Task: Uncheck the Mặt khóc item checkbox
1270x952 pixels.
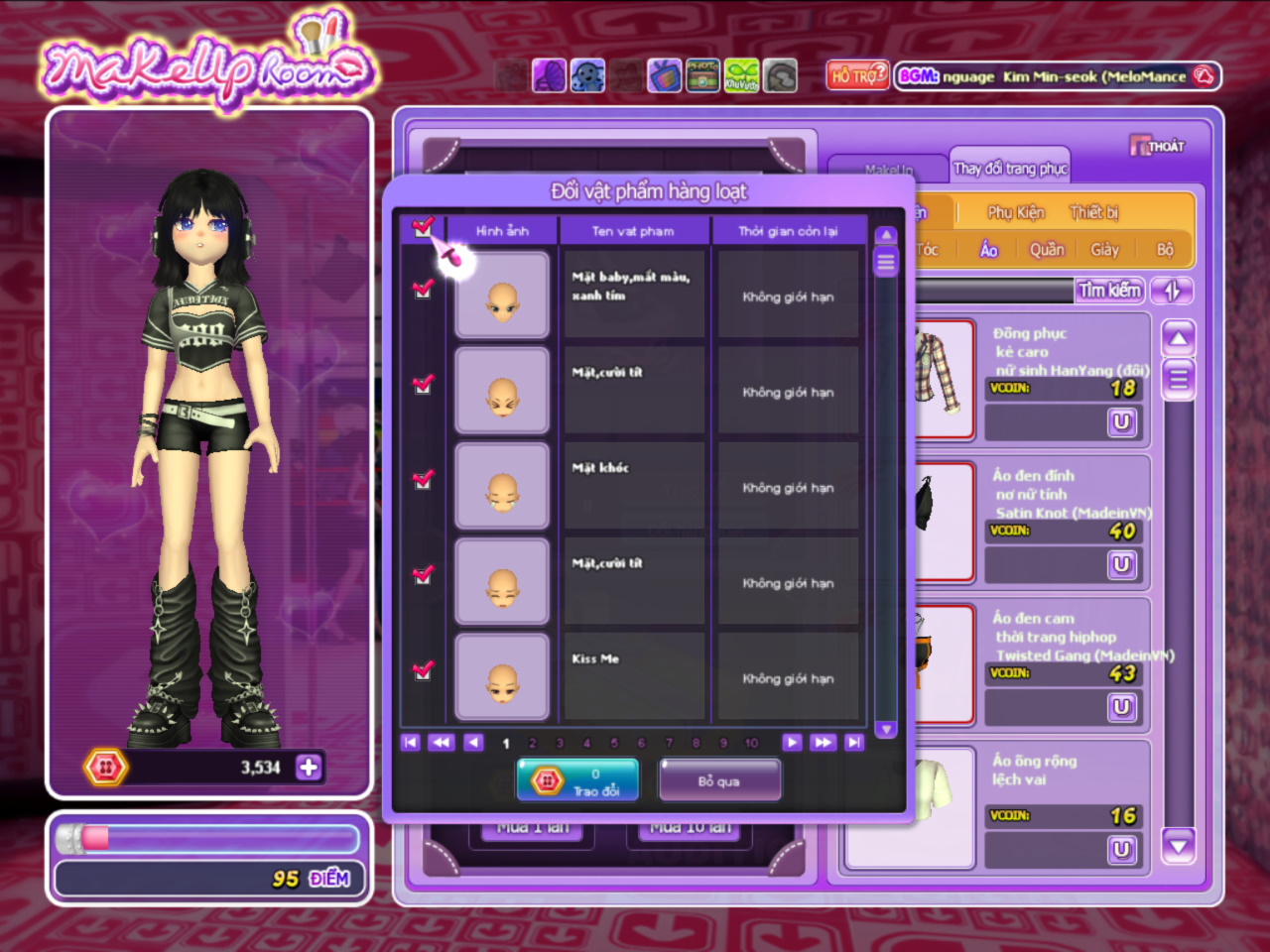Action: [424, 479]
